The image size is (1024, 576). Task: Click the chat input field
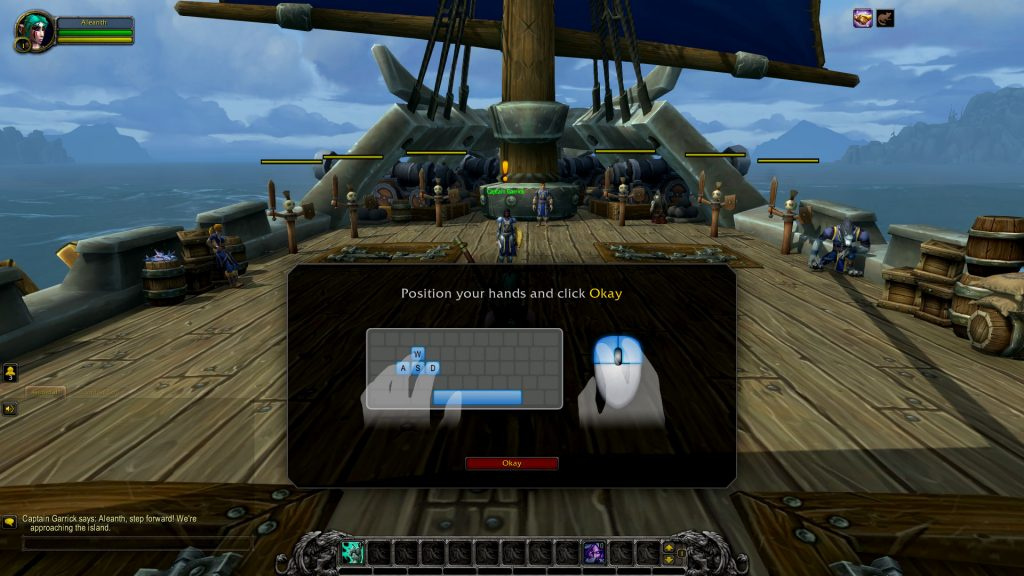click(135, 544)
